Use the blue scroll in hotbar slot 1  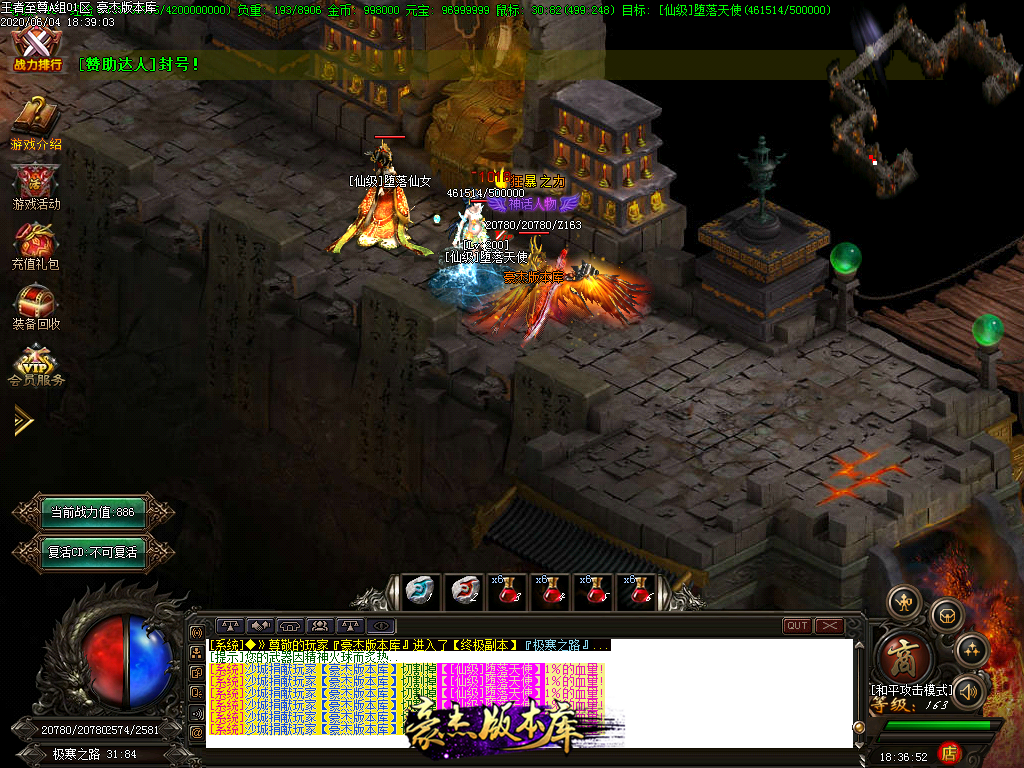pyautogui.click(x=421, y=591)
